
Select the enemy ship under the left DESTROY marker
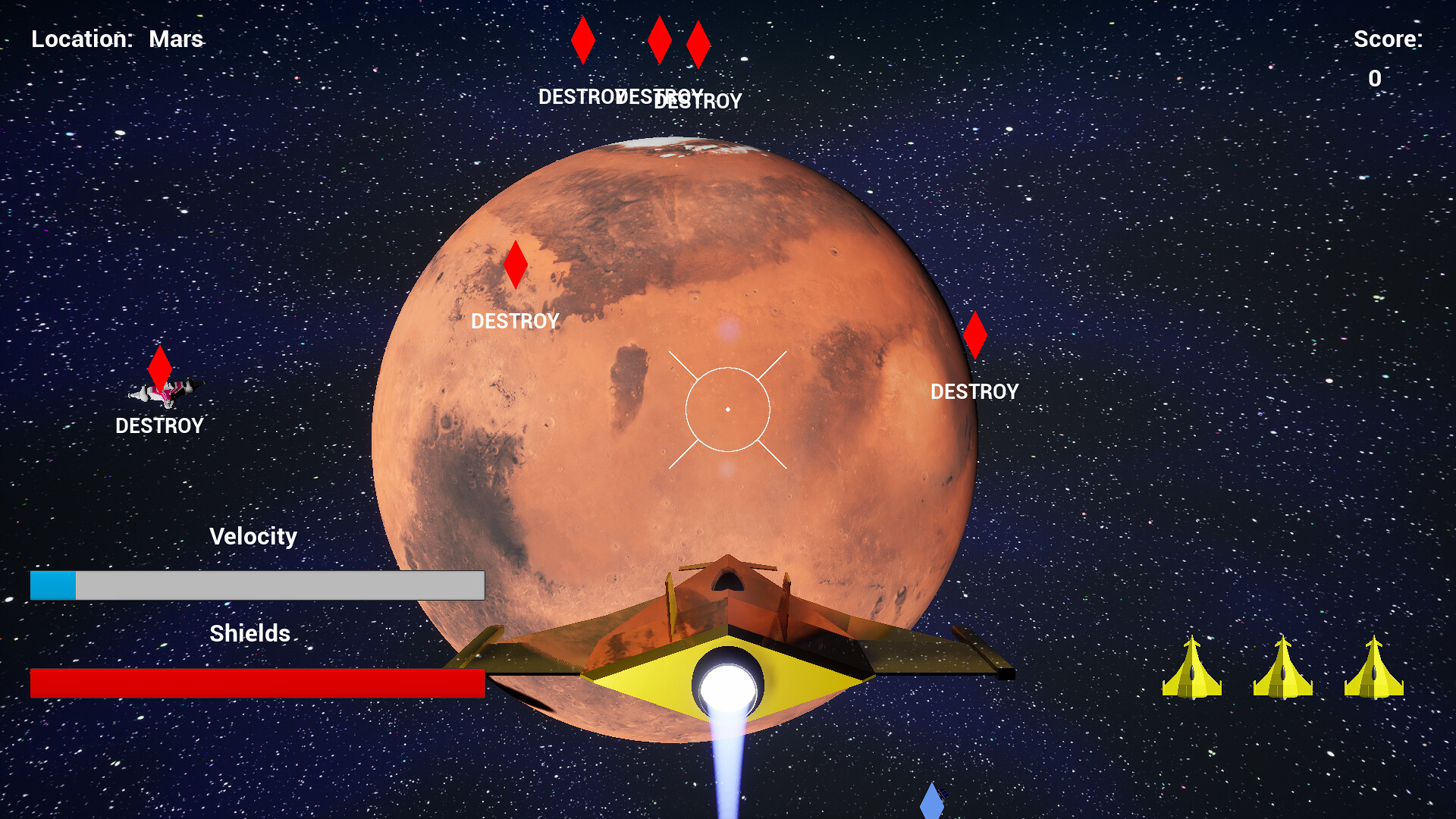coord(165,391)
